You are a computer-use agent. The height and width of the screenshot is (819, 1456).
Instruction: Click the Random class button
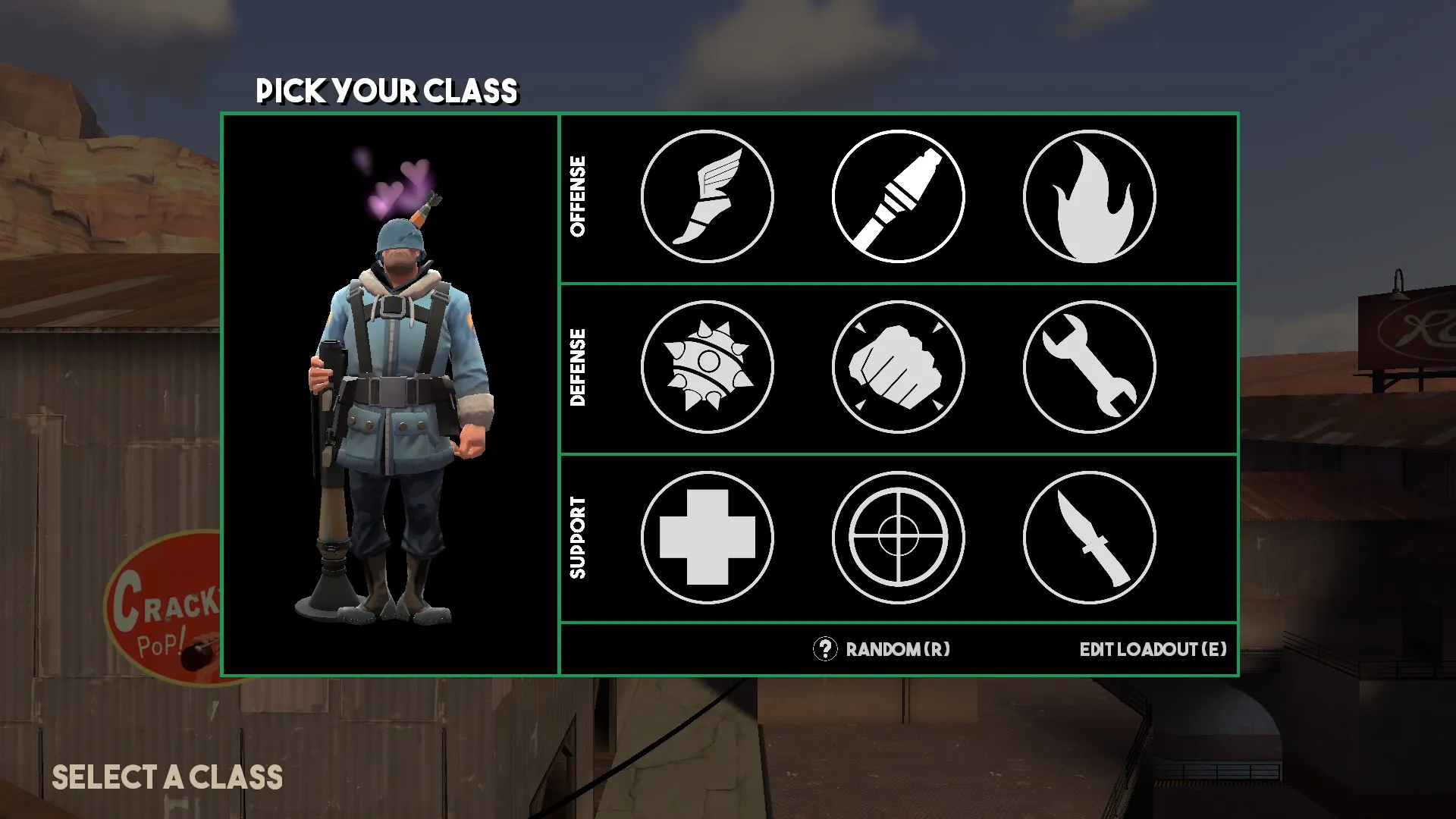(883, 649)
